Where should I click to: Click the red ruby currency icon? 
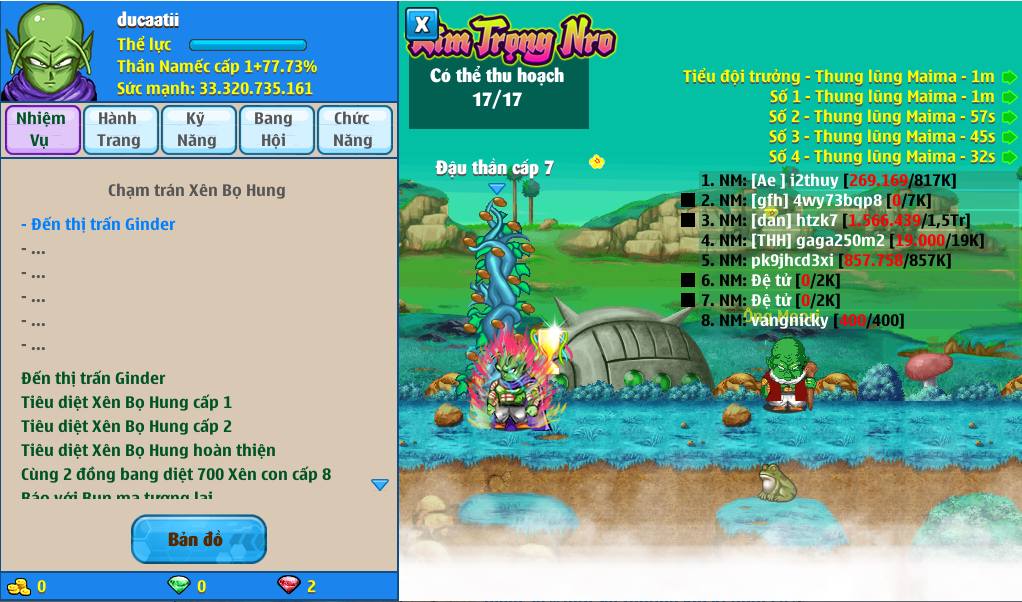(288, 585)
